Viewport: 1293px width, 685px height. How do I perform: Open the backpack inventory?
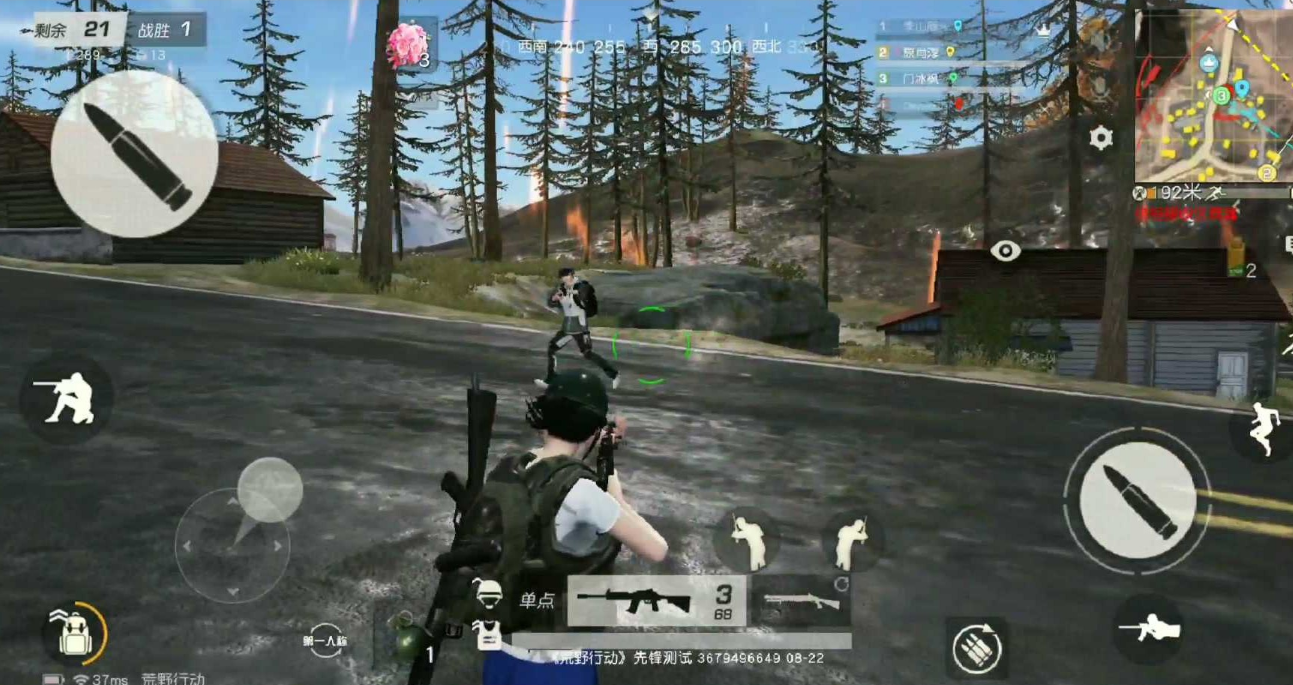(74, 633)
